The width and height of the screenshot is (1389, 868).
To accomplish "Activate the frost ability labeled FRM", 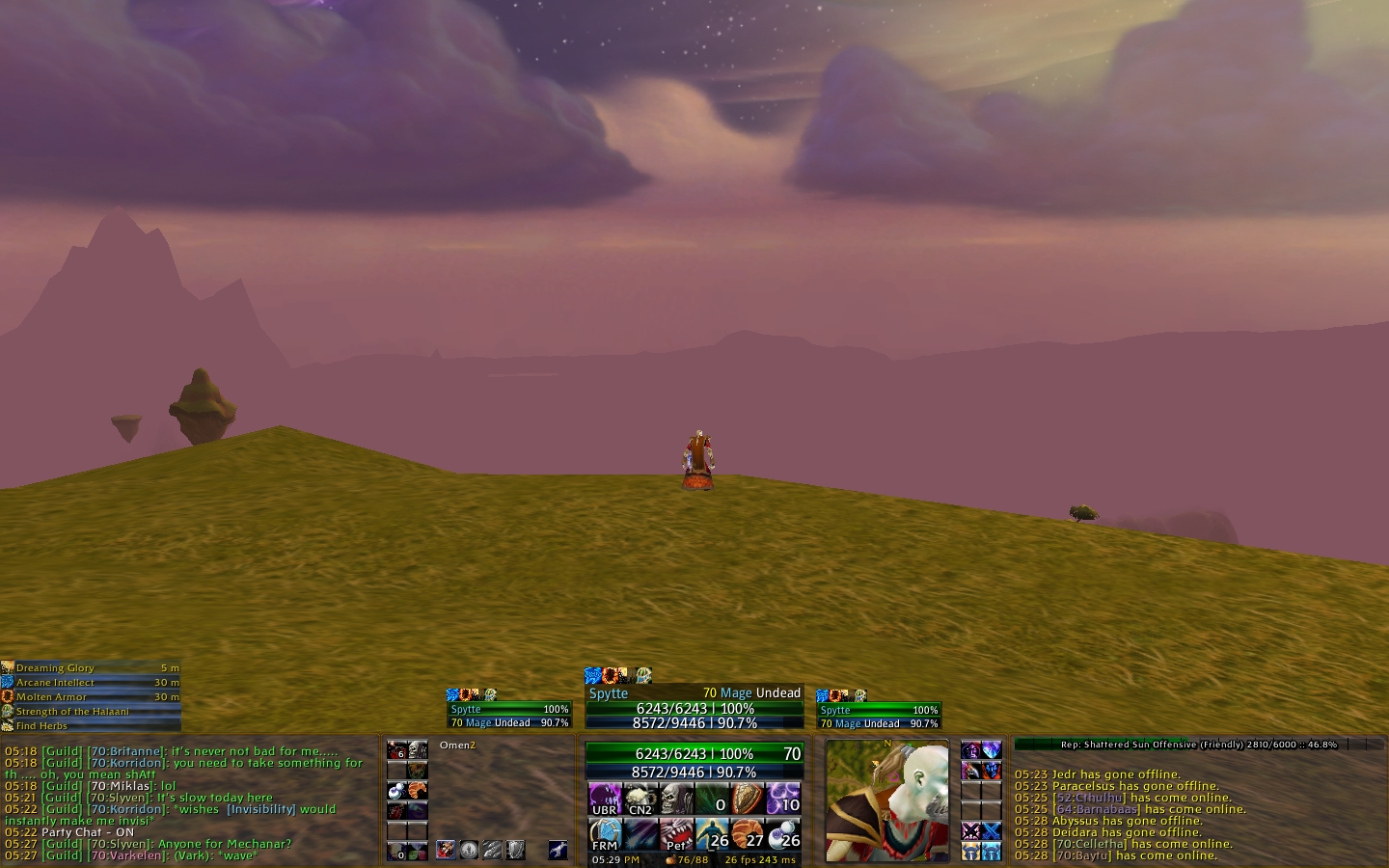I will pyautogui.click(x=605, y=833).
